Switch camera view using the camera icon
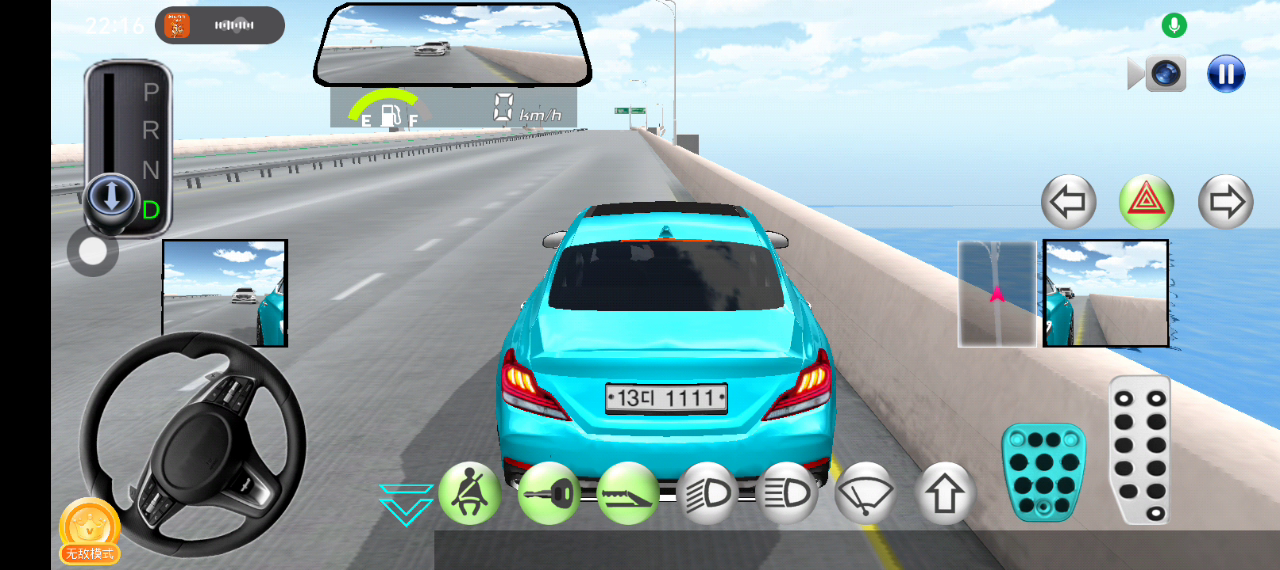 coord(1164,73)
